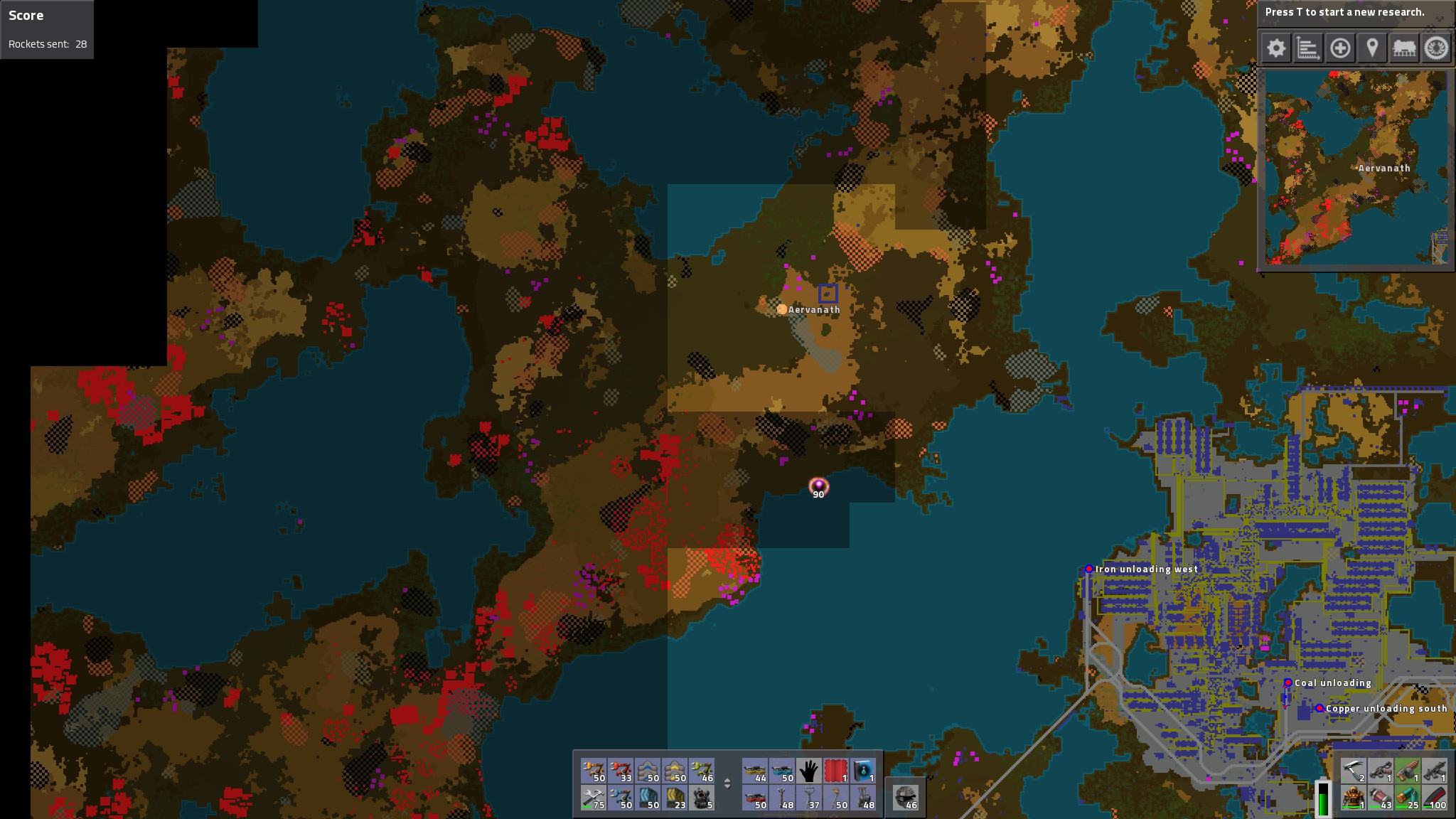Screen dimensions: 1456x819
Task: Click the circled plus bonuses button
Action: (1340, 48)
